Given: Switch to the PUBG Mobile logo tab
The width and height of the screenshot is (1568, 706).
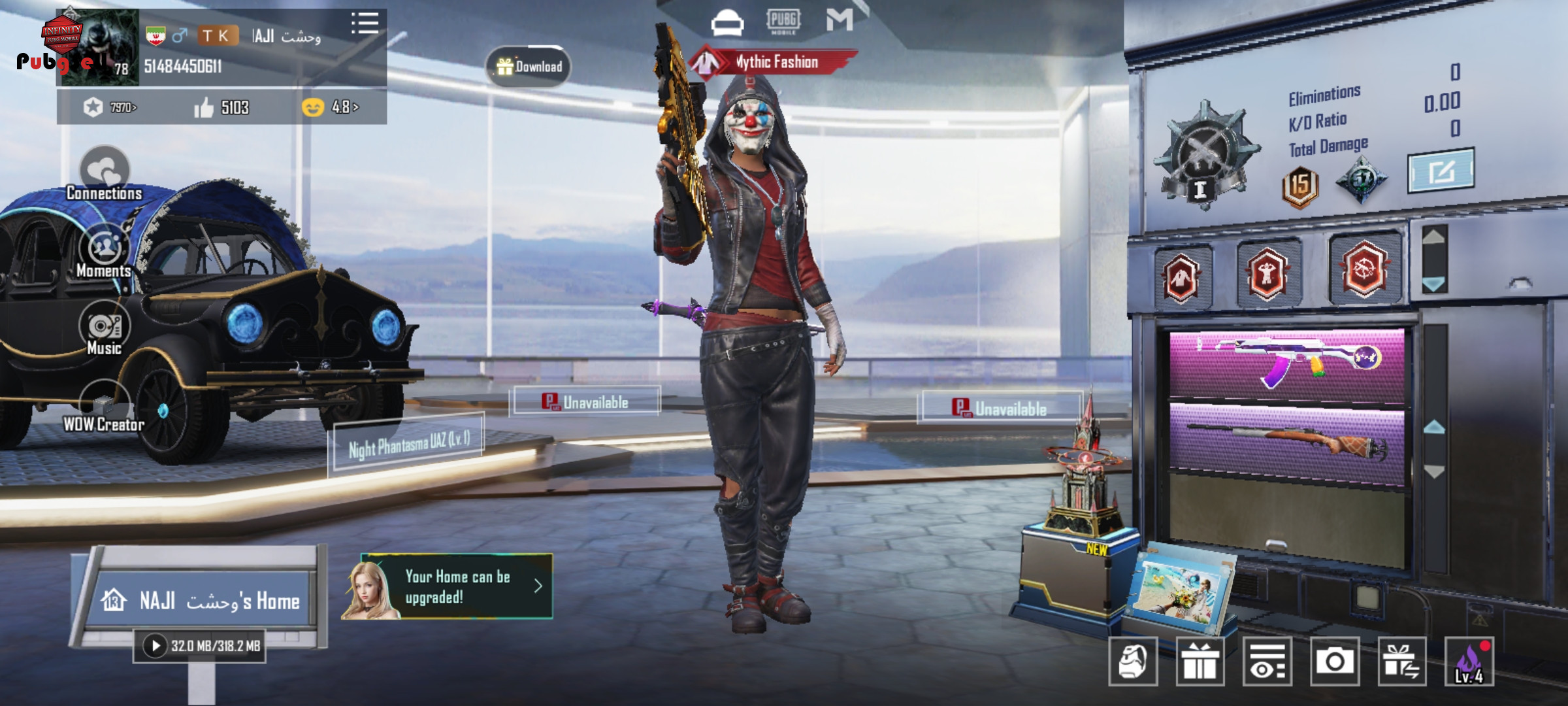Looking at the screenshot, I should pos(783,22).
